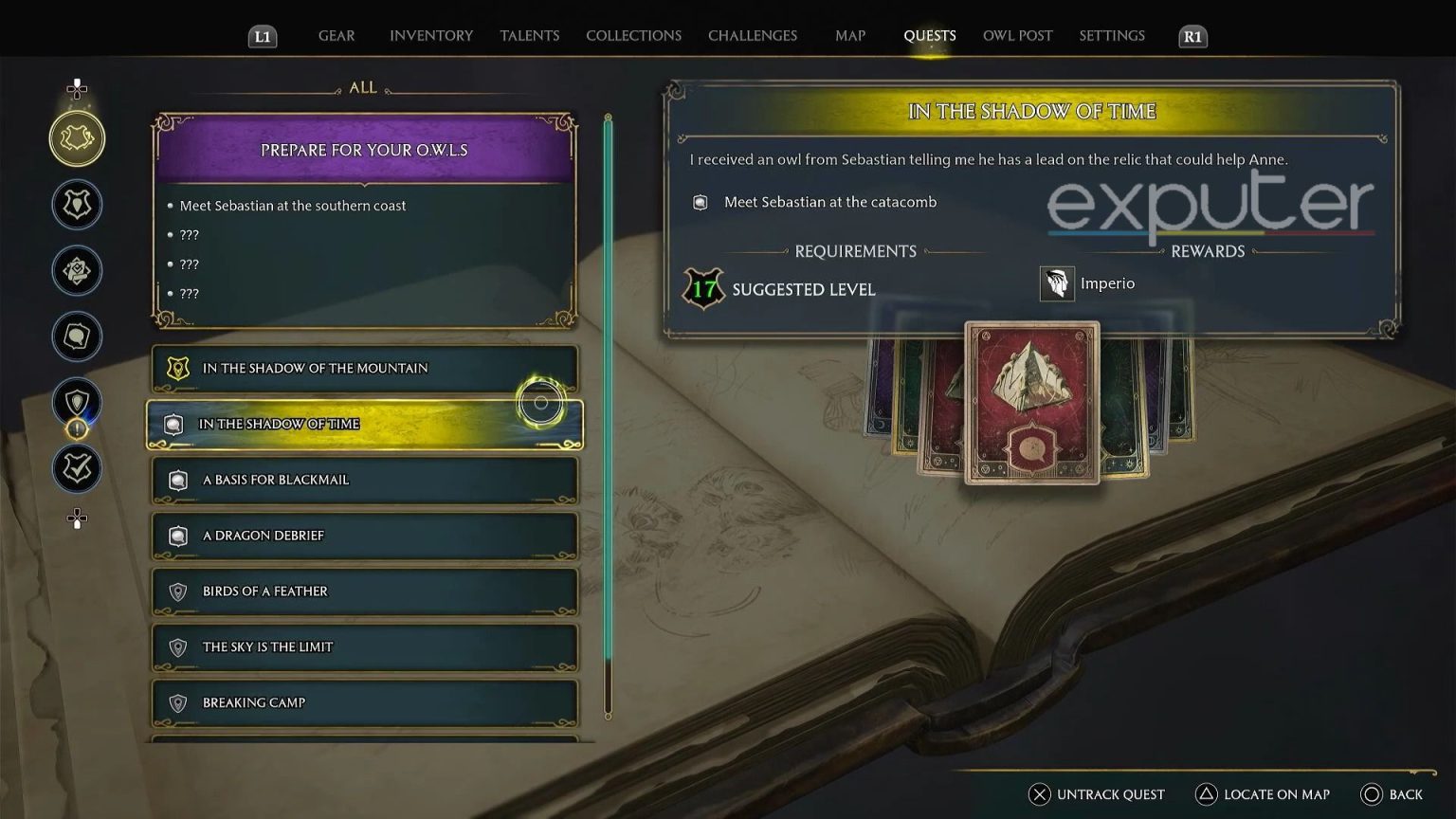Select the assignments quest category icon
The width and height of the screenshot is (1456, 819).
click(77, 270)
